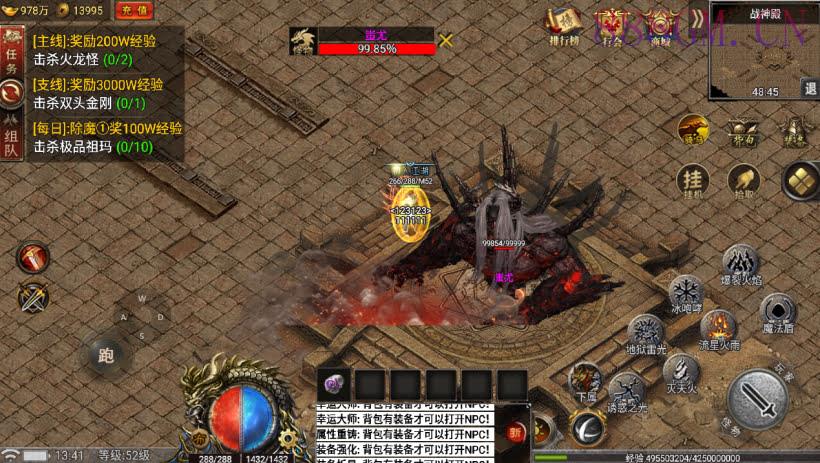Open the 行会 guild menu
The width and height of the screenshot is (820, 463).
point(611,27)
